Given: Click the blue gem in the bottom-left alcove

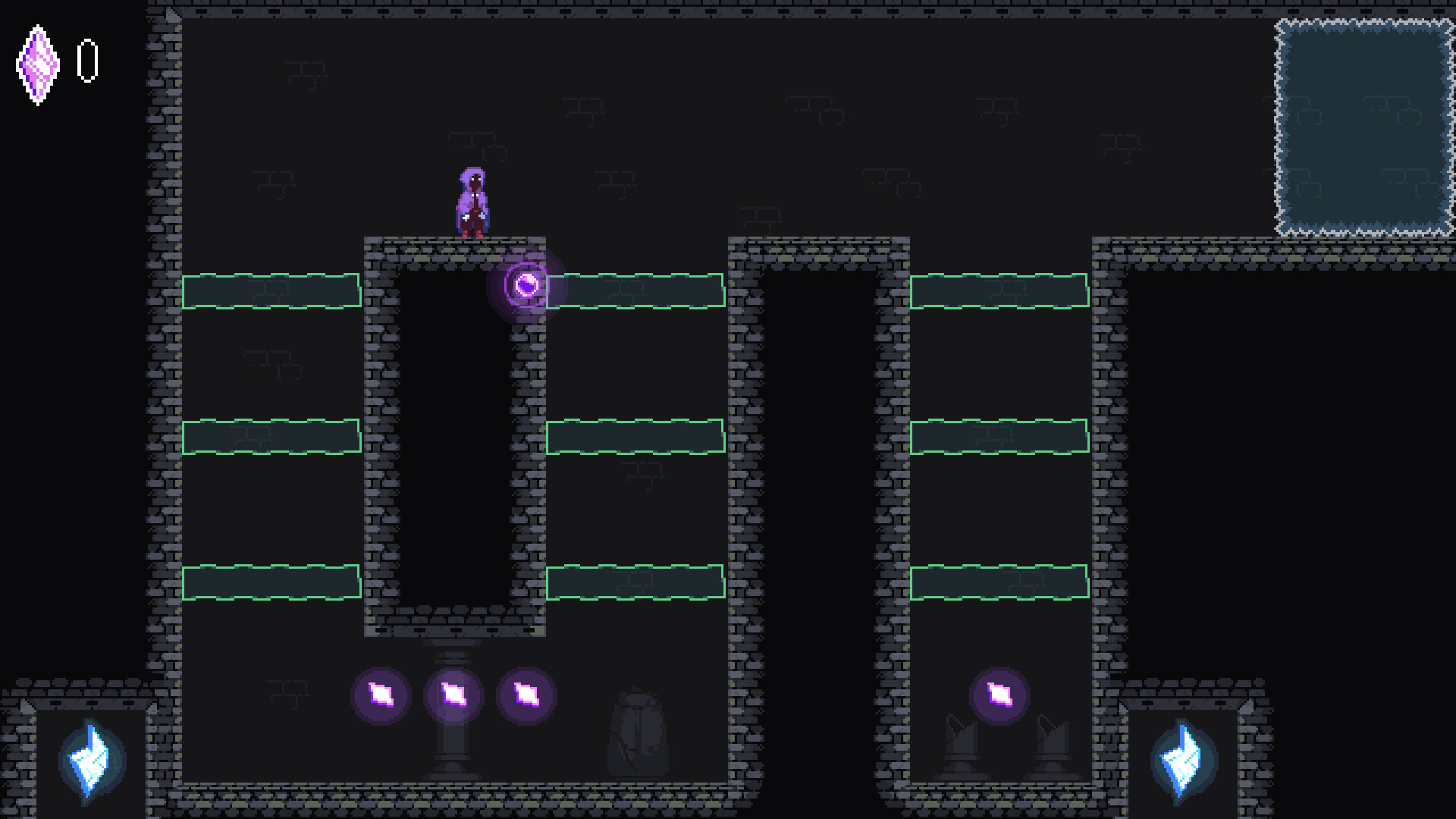Looking at the screenshot, I should (x=91, y=762).
